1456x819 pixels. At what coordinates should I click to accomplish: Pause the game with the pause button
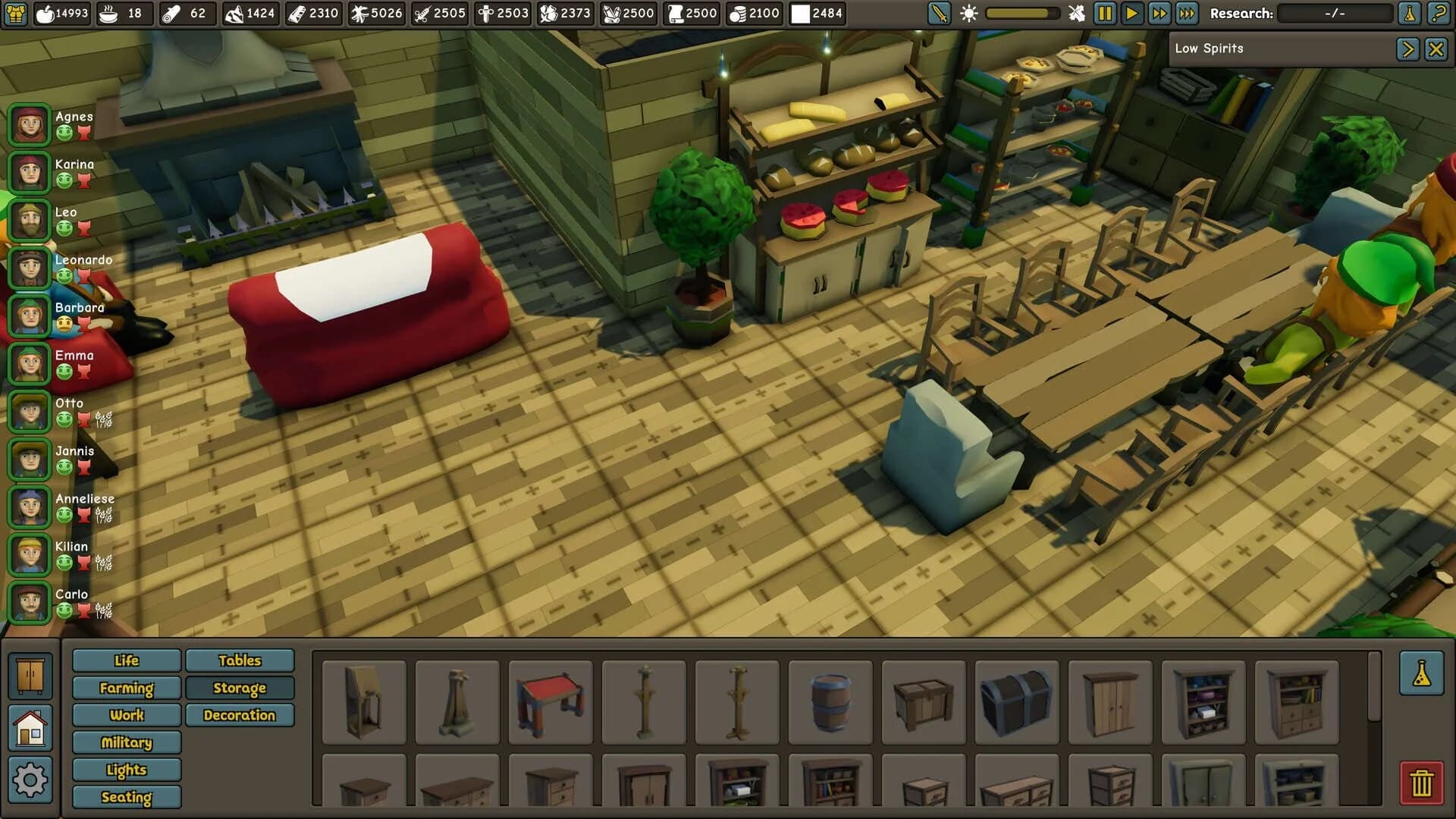[x=1106, y=13]
